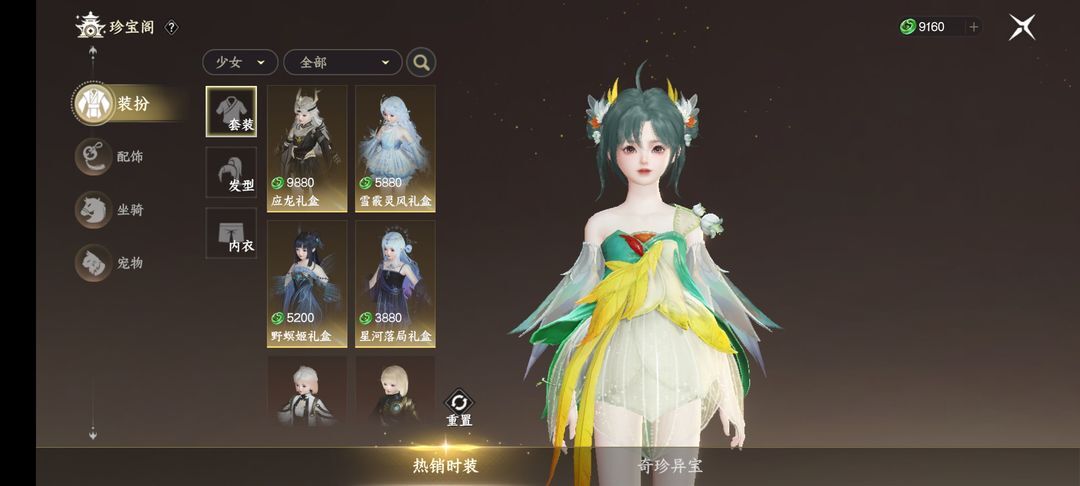Open the 全部 filter dropdown

point(343,62)
